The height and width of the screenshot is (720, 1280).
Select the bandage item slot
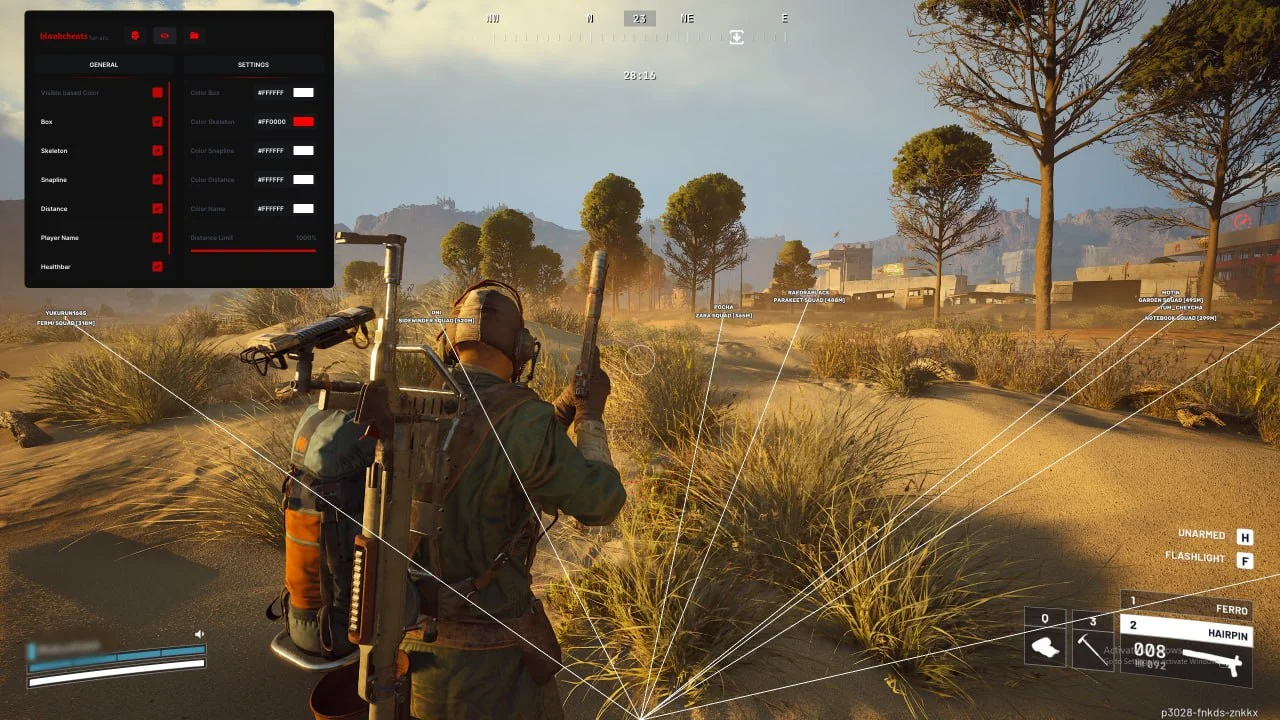[x=1045, y=643]
